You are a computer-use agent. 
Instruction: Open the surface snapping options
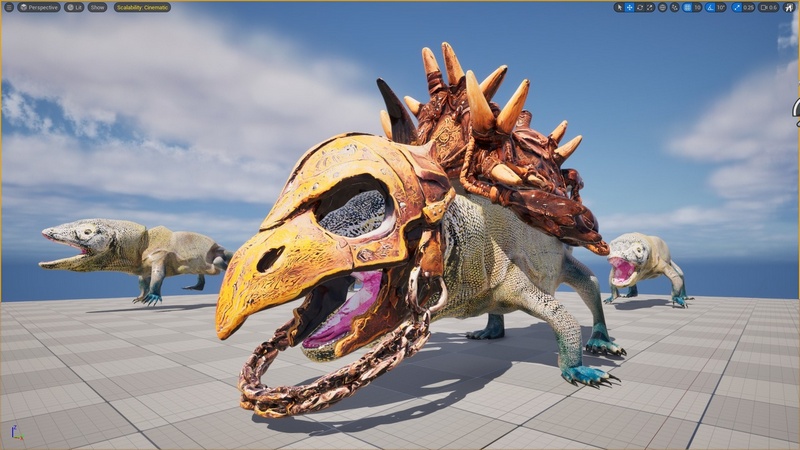(x=674, y=7)
